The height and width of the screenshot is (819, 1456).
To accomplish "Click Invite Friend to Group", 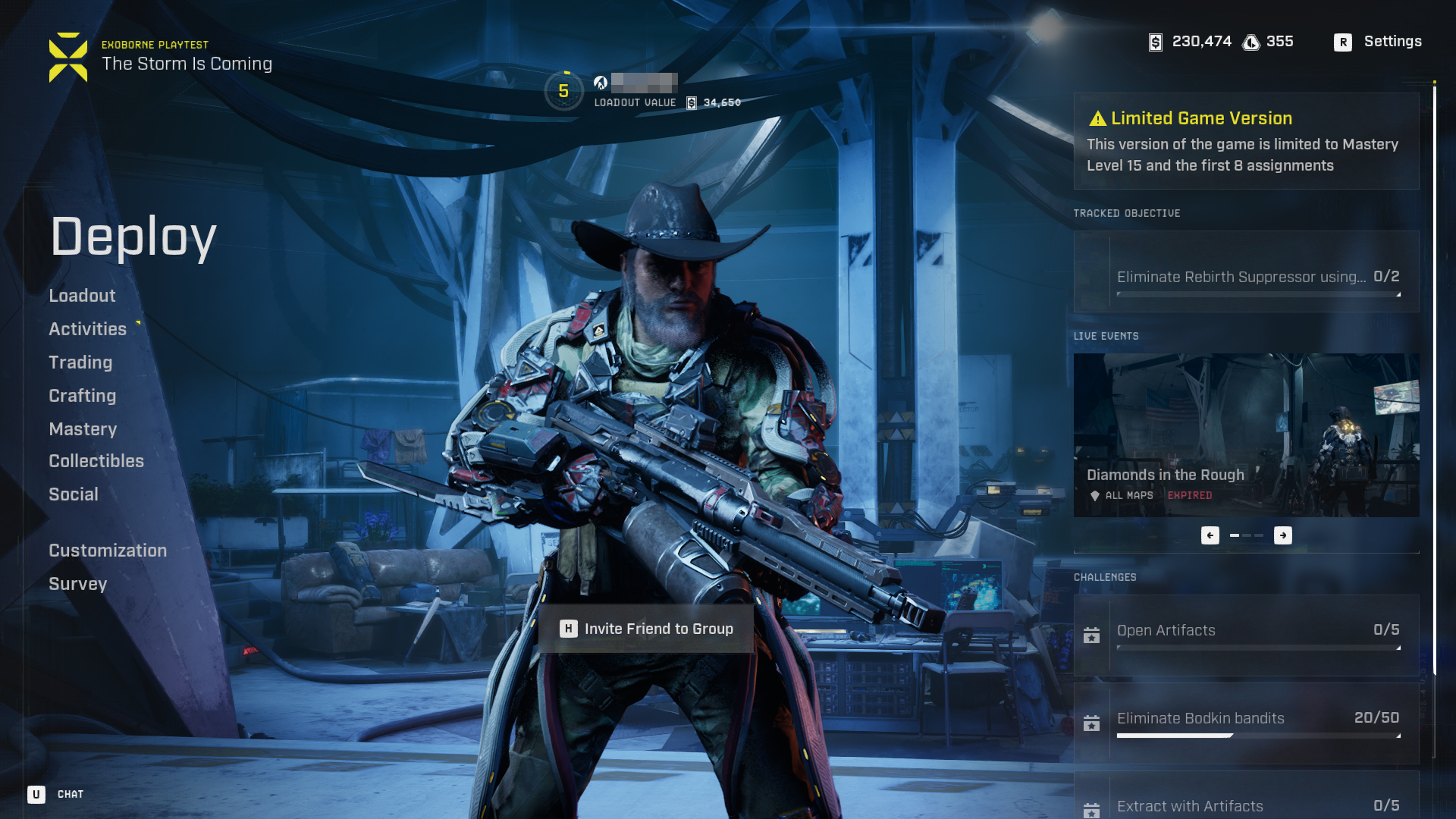I will click(647, 629).
